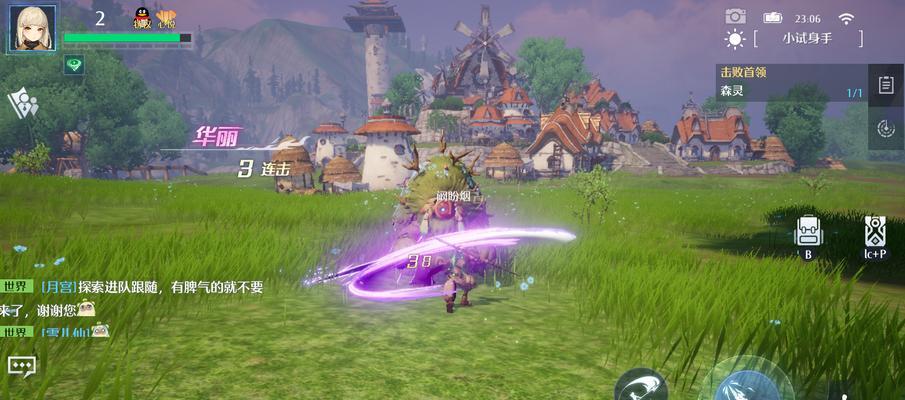
Task: Switch to the radar tab
Action: tap(885, 127)
